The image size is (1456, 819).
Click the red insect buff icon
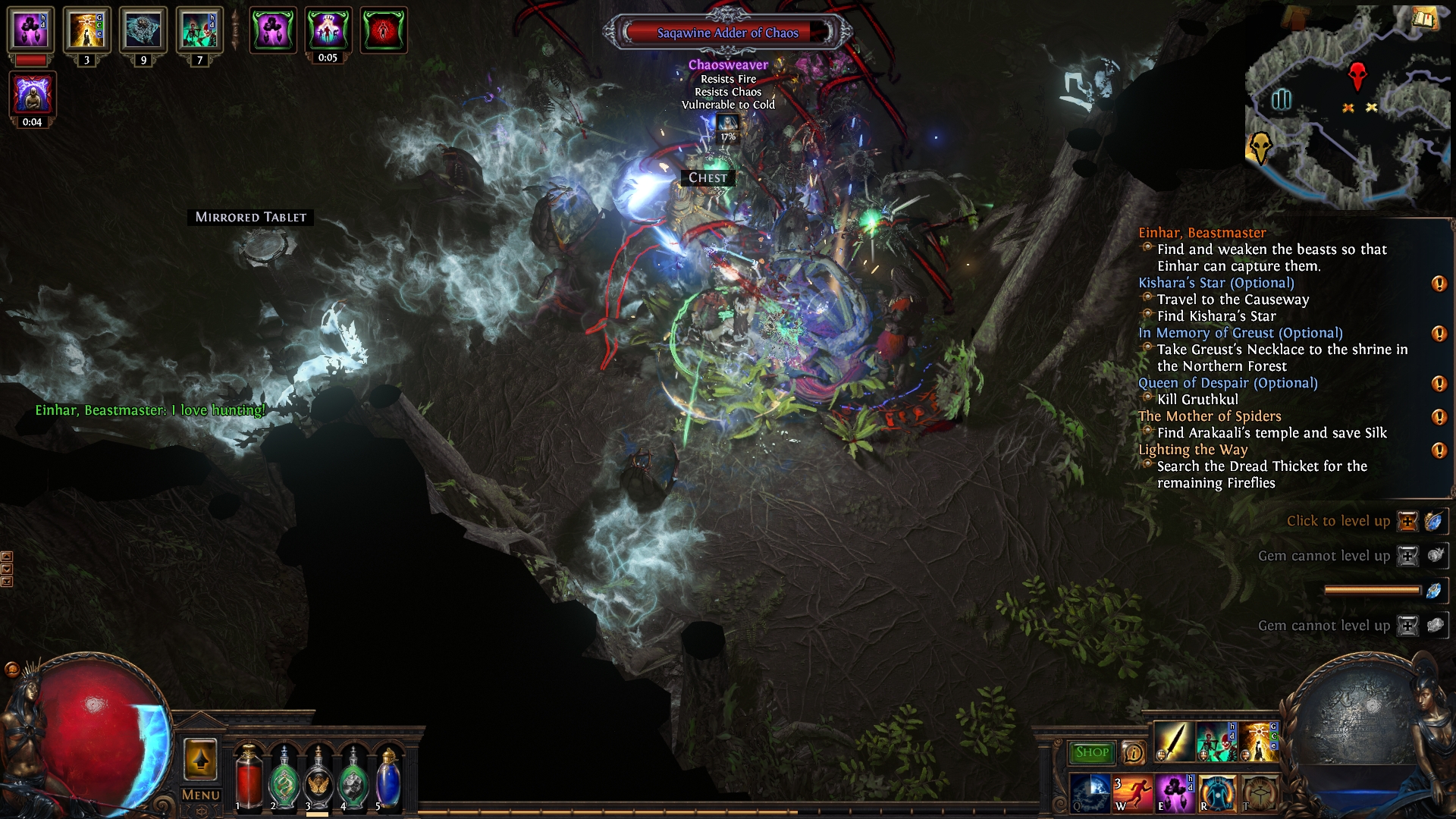click(x=384, y=30)
